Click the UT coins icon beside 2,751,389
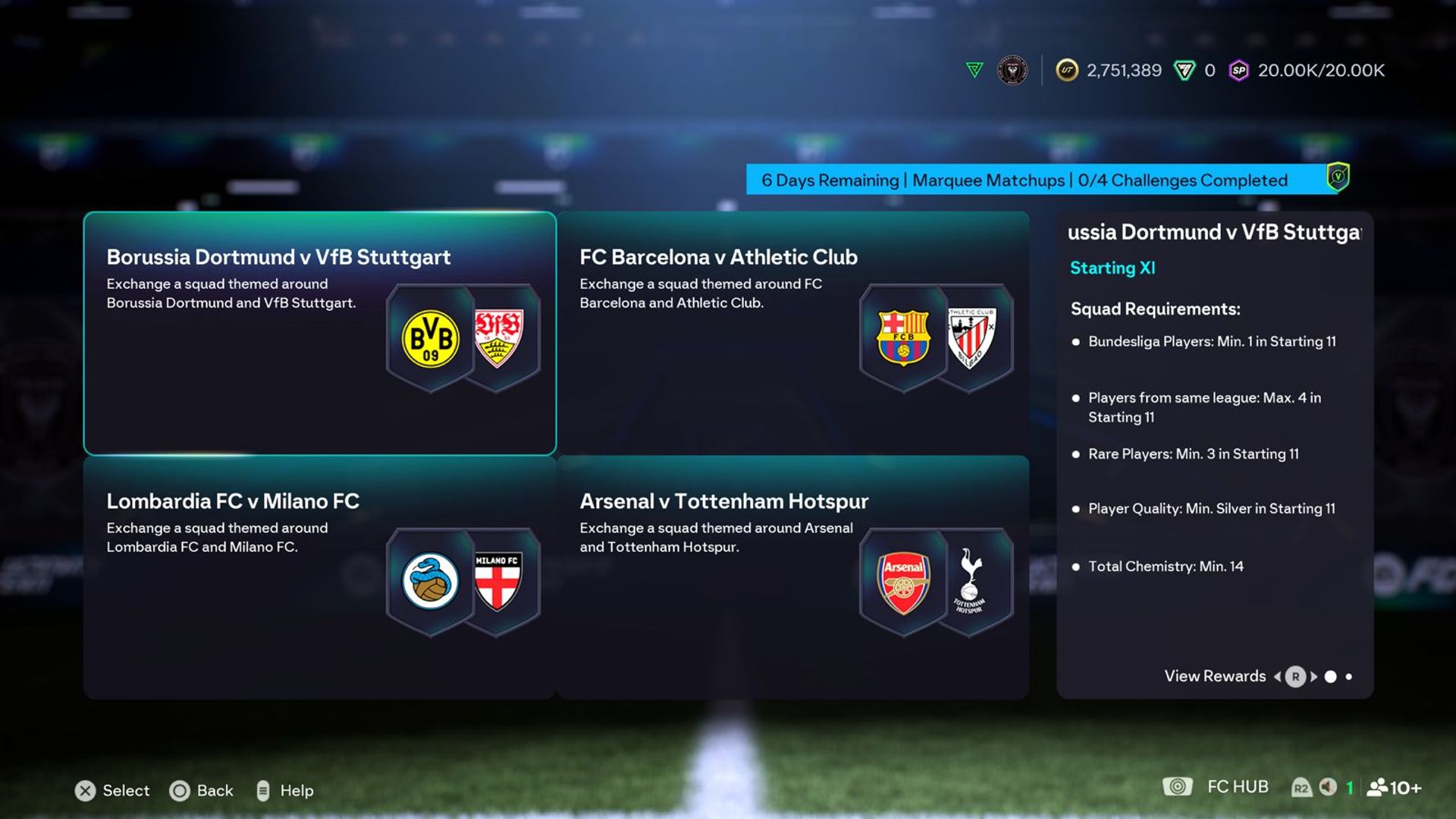Image resolution: width=1456 pixels, height=819 pixels. [1067, 69]
